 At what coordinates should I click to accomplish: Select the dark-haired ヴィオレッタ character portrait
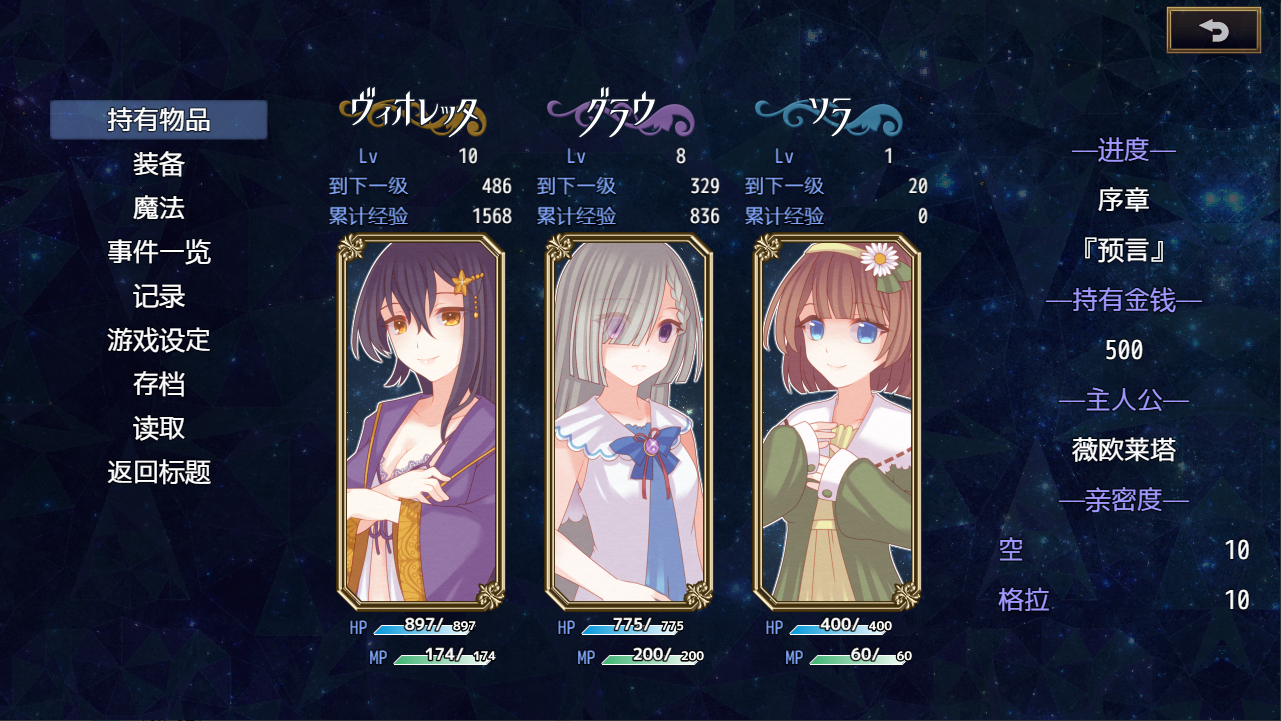click(421, 422)
